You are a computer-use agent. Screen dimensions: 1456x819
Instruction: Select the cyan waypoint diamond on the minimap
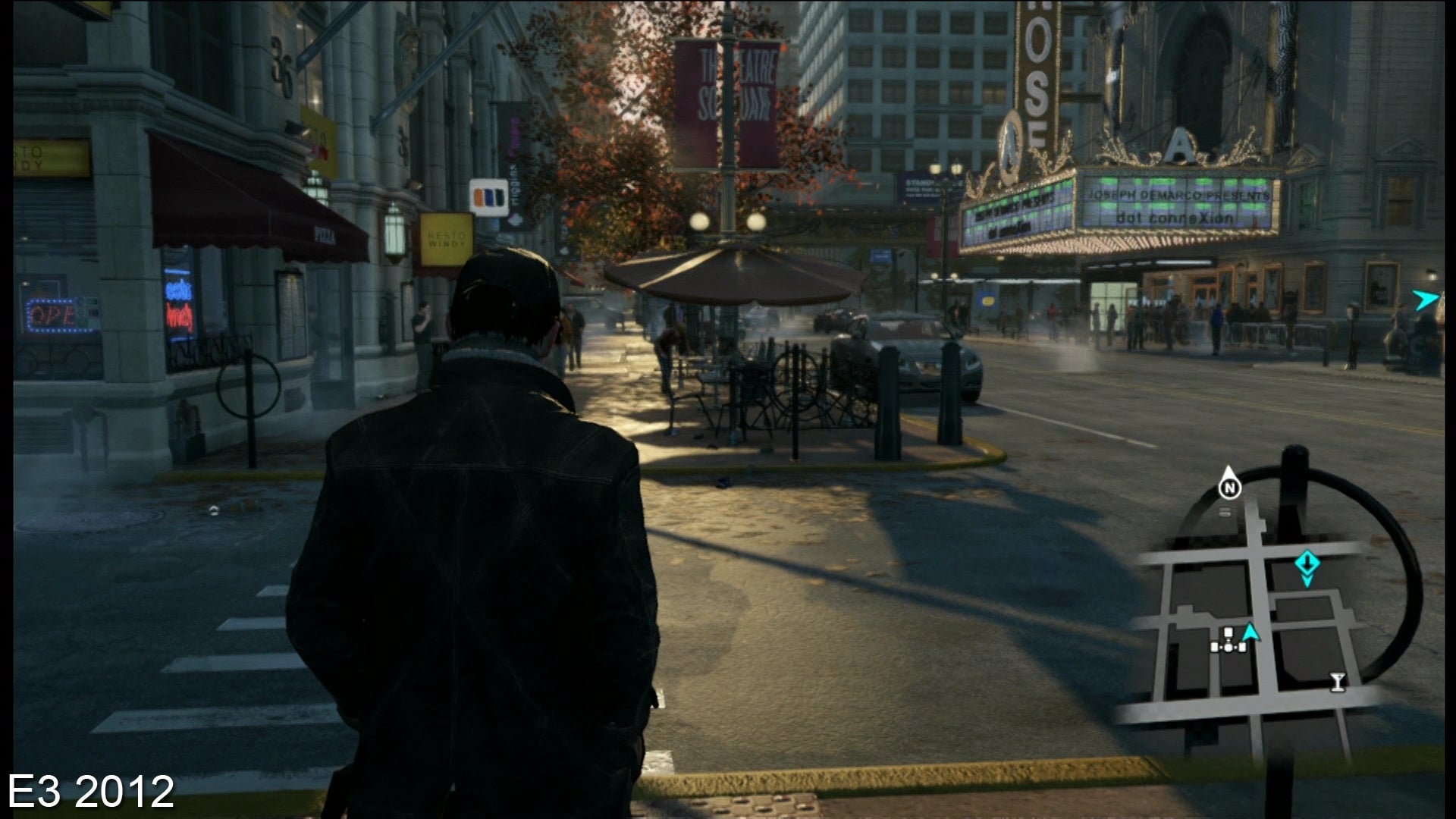pos(1307,563)
